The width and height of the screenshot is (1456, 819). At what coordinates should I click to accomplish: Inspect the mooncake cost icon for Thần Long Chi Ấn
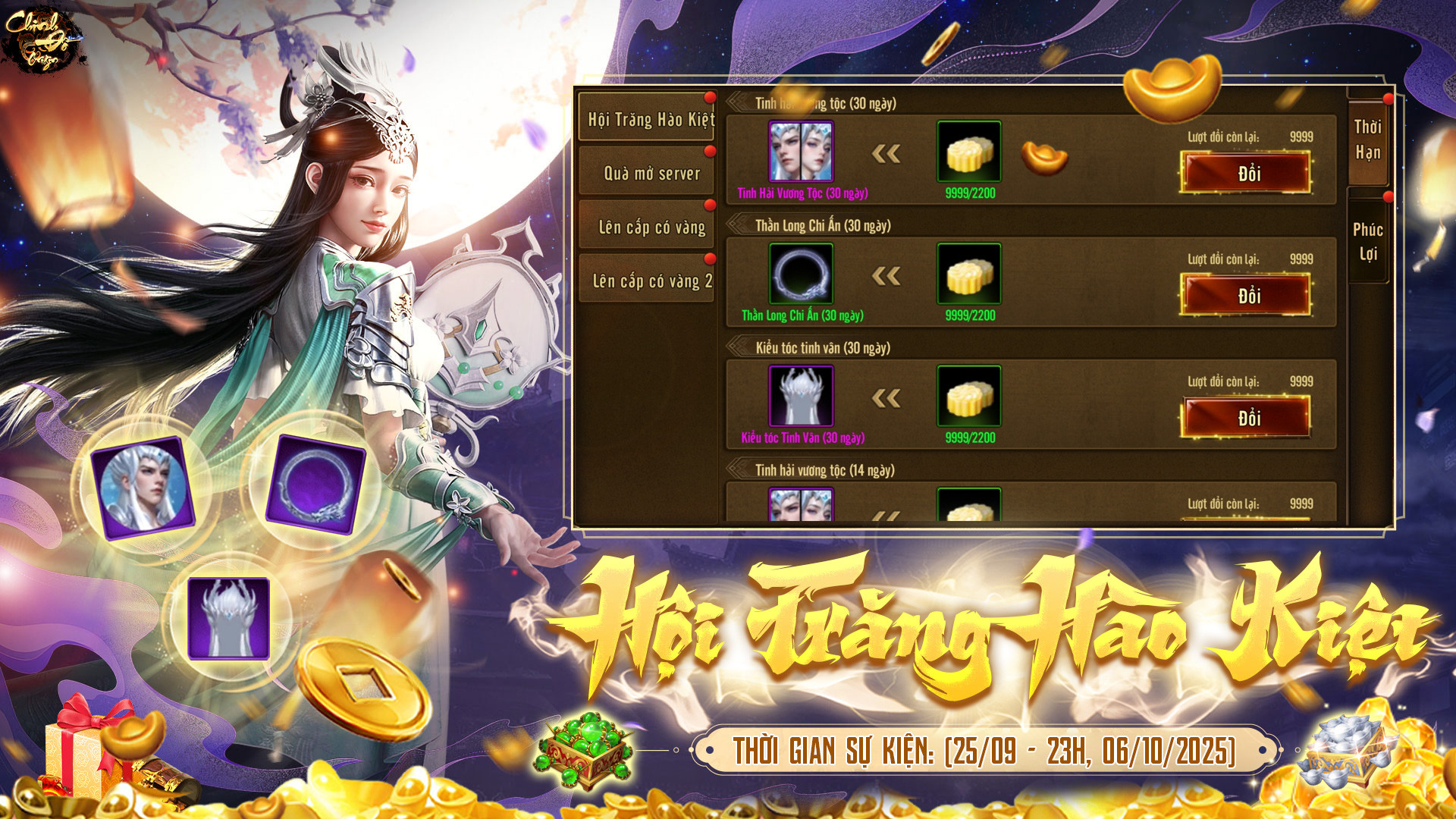point(969,273)
